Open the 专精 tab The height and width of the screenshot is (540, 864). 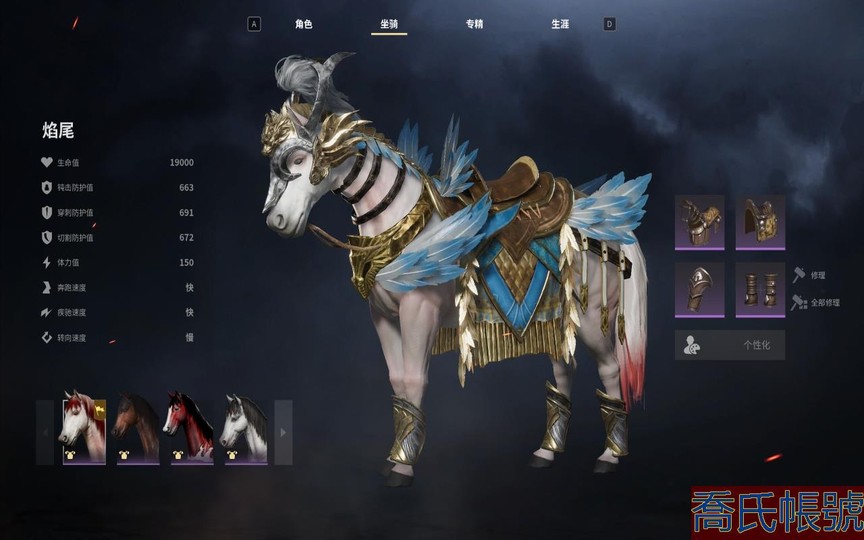click(x=474, y=24)
